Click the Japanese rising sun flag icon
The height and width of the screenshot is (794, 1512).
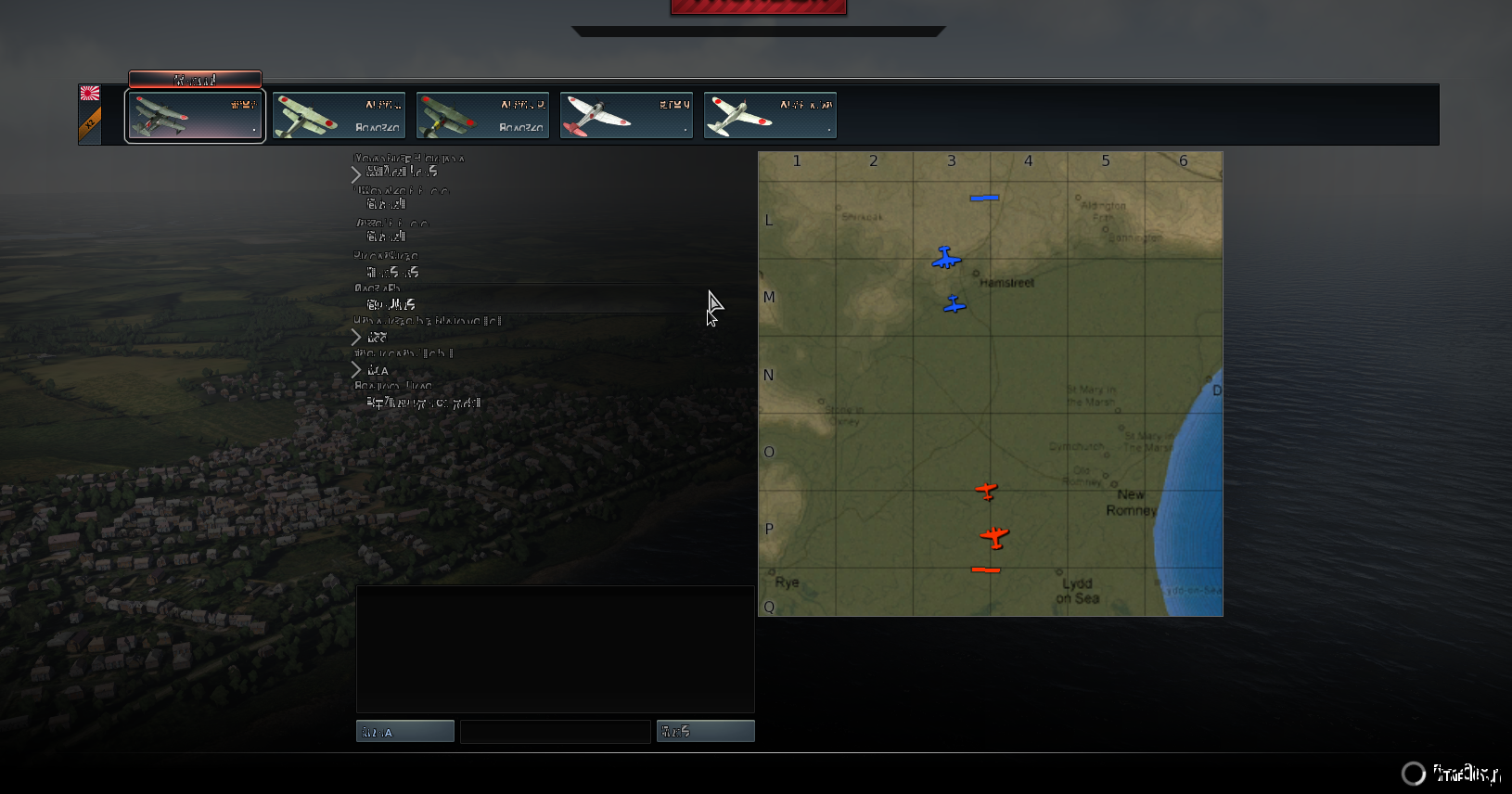[90, 93]
